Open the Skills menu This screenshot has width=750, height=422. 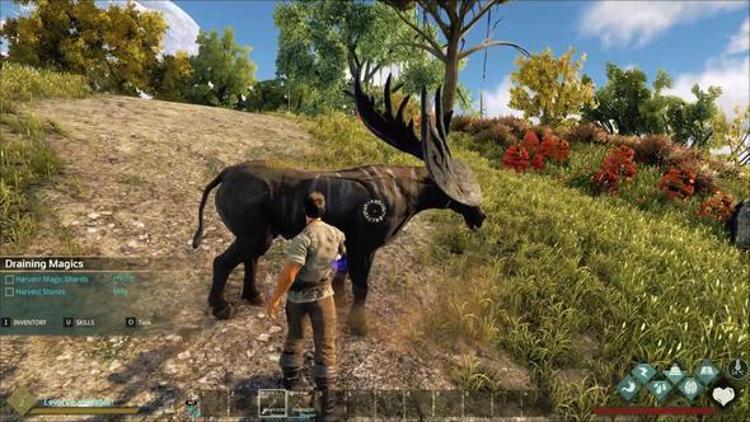(x=84, y=322)
